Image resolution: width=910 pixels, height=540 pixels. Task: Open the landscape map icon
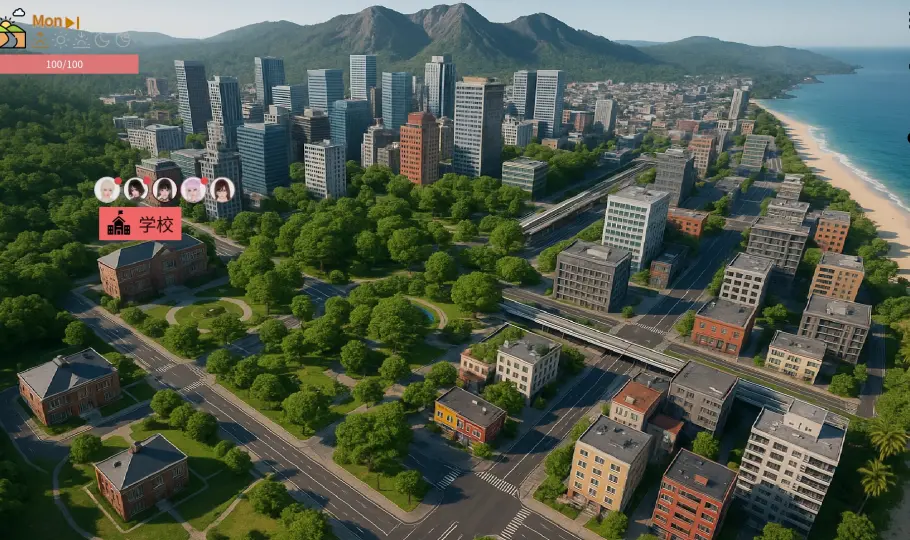12,34
